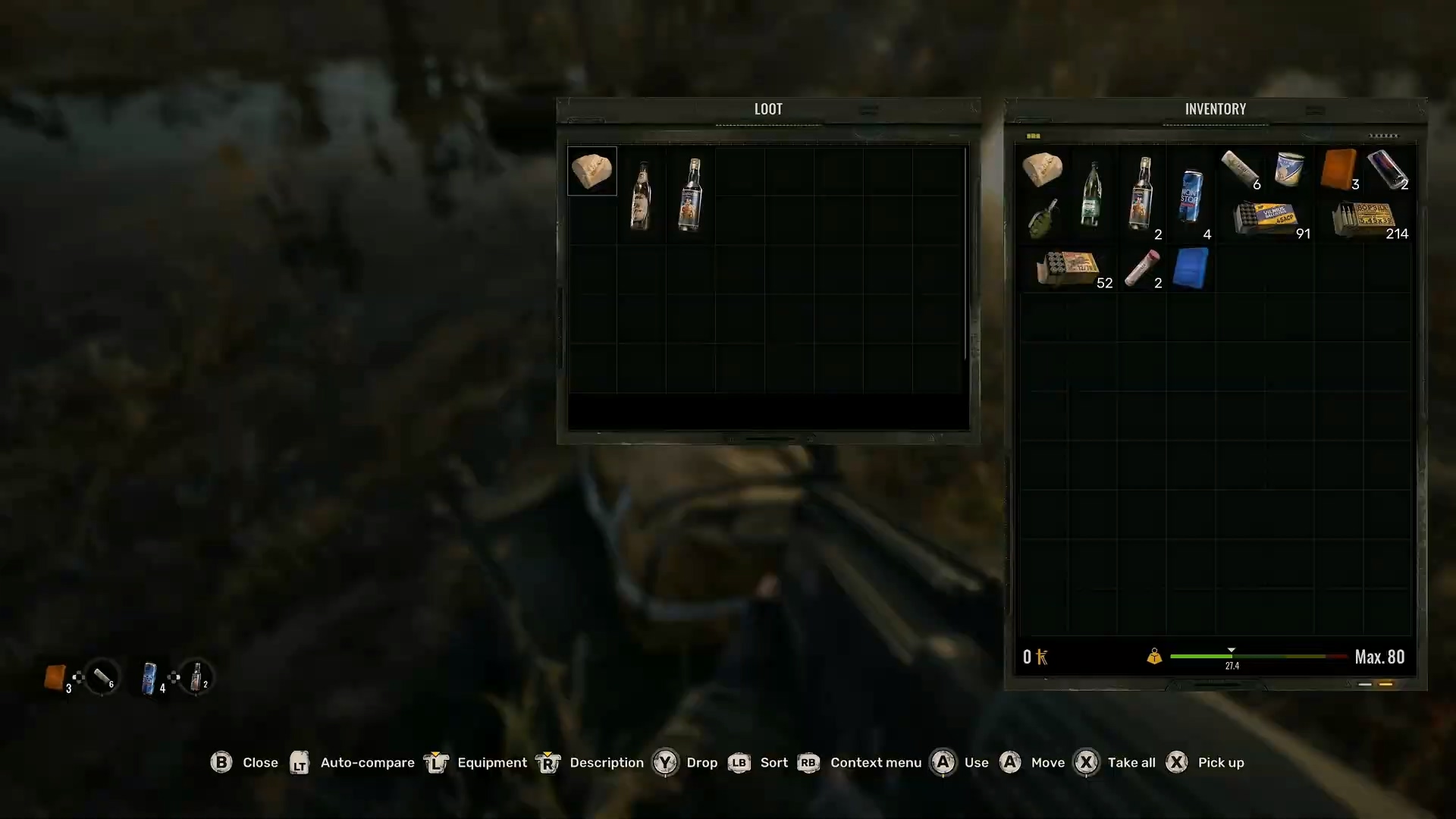Pick the beer bottle from the Loot panel
Screen dimensions: 1456x819
pos(642,195)
